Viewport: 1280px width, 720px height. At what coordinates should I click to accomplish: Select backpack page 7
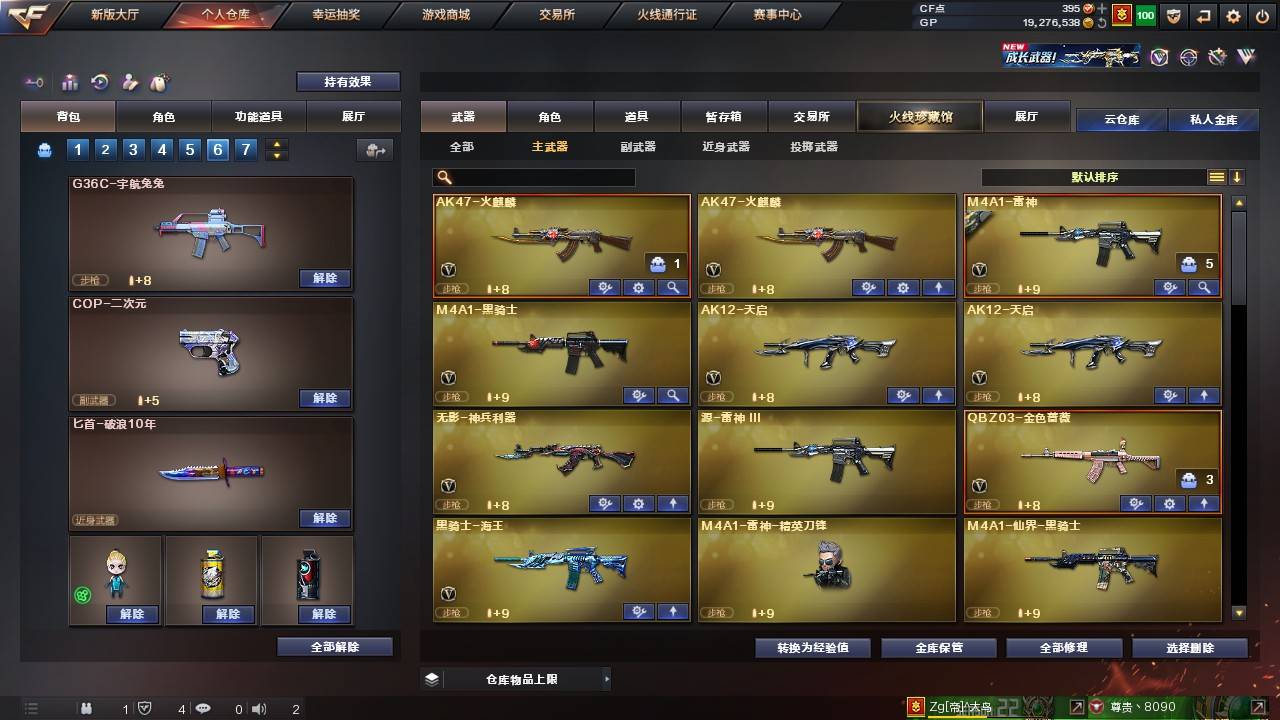pos(244,149)
